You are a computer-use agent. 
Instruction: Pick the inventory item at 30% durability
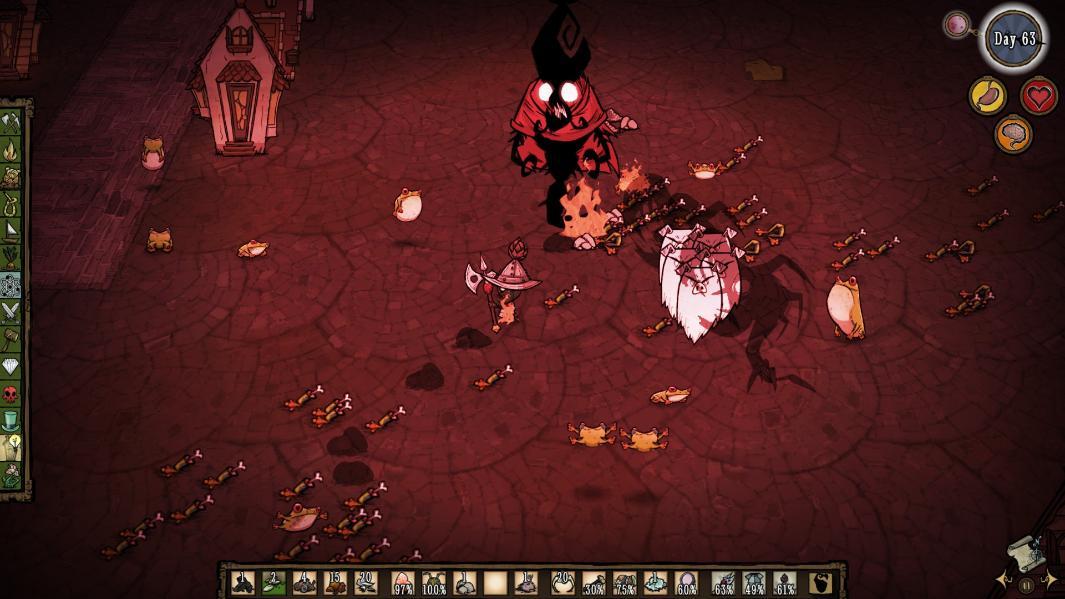click(x=594, y=582)
